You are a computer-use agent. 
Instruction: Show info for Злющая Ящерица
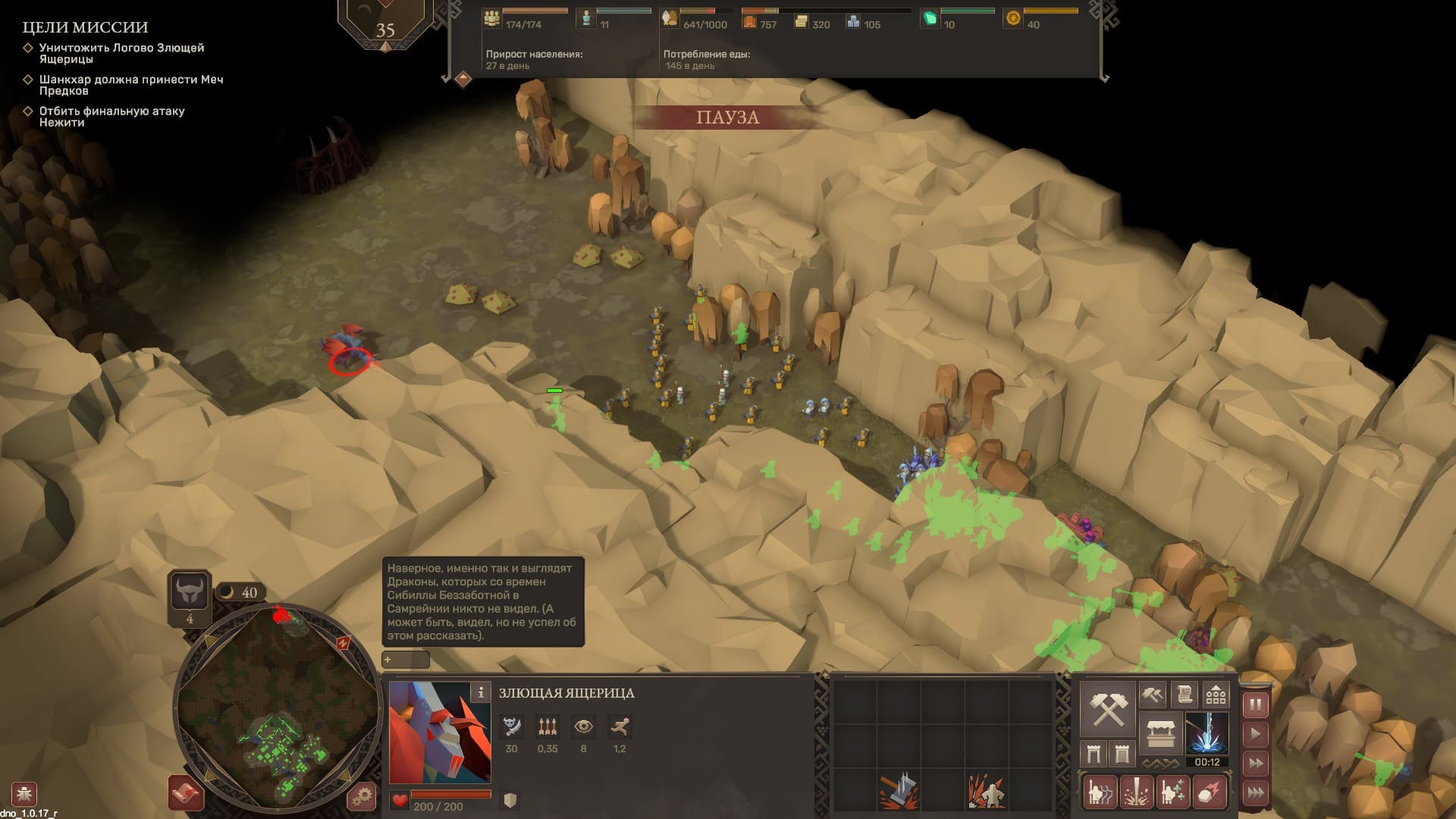[x=480, y=692]
